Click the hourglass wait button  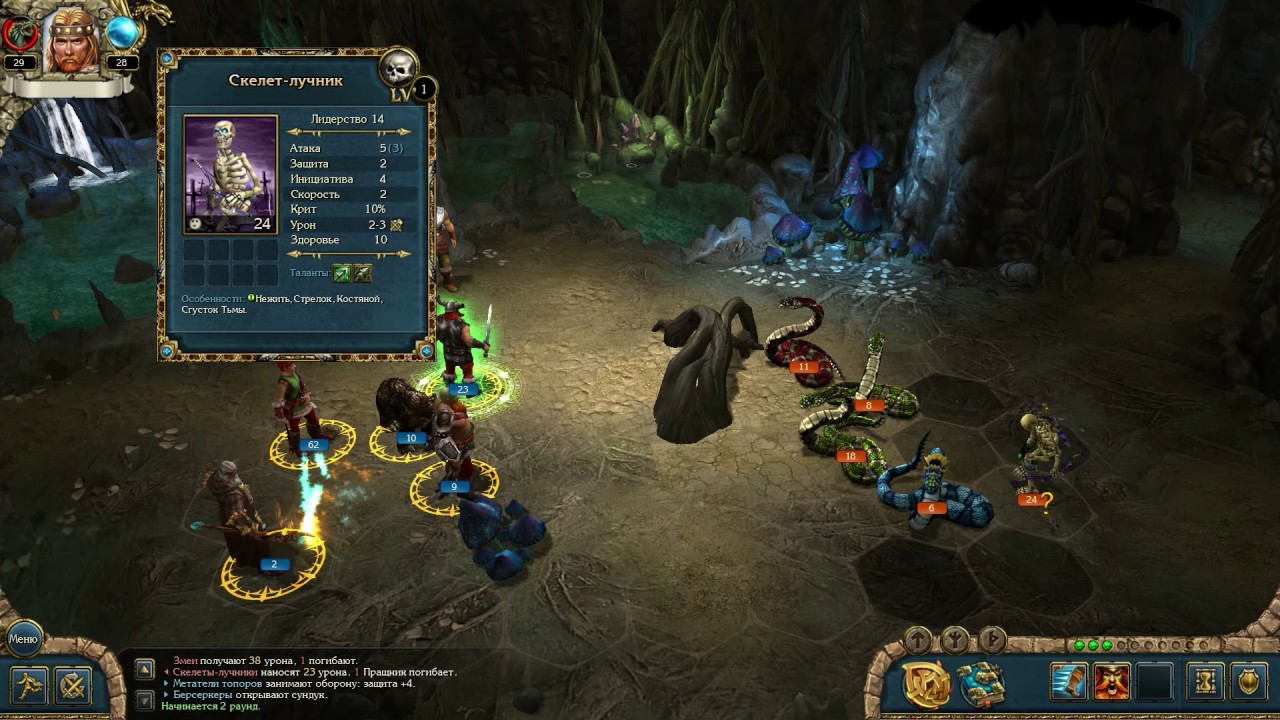[1205, 682]
